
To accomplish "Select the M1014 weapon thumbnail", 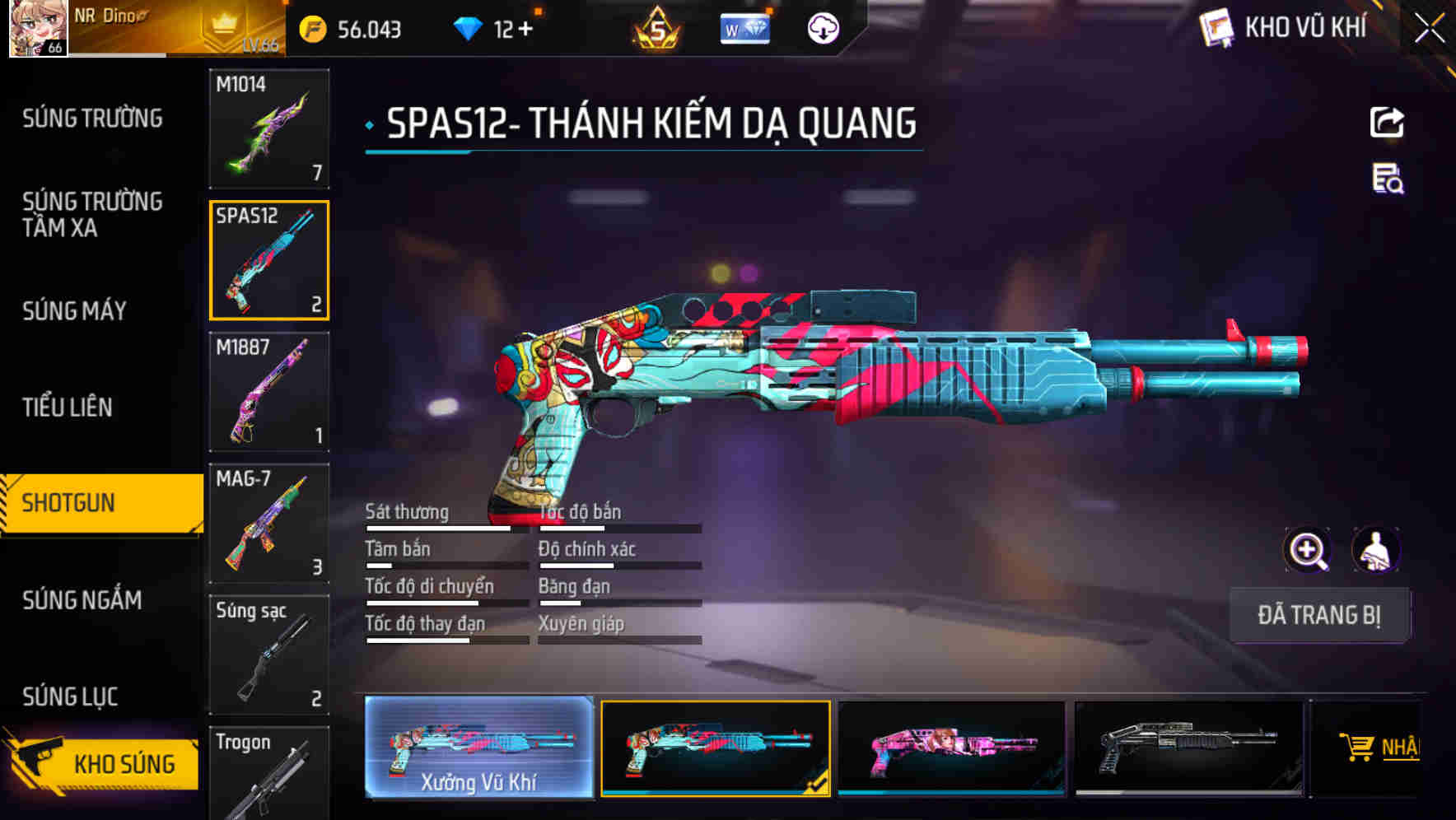I will (269, 128).
